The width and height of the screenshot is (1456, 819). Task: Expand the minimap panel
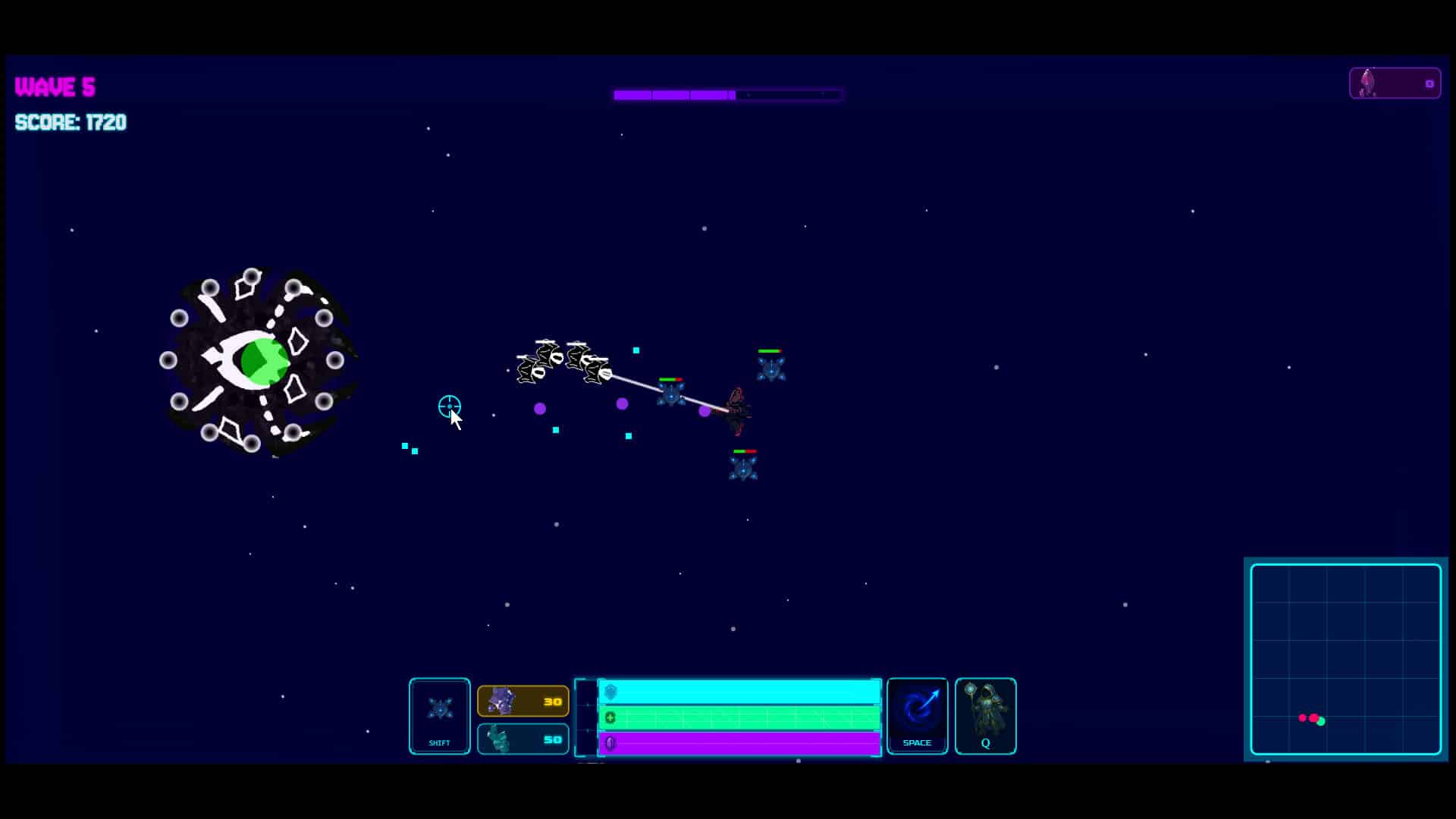click(1345, 658)
